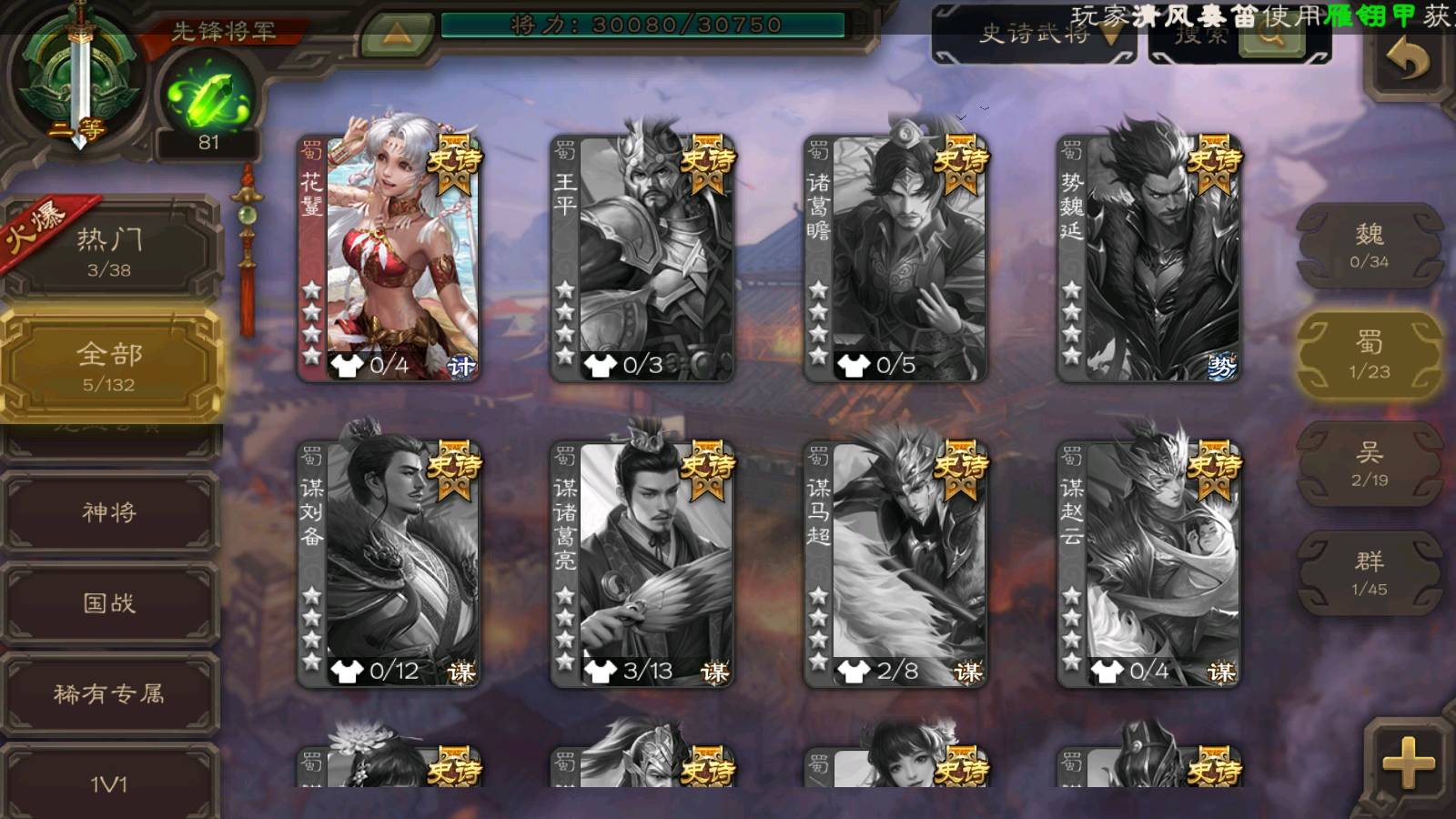
Task: Switch to the 热门 category tab
Action: 109,251
